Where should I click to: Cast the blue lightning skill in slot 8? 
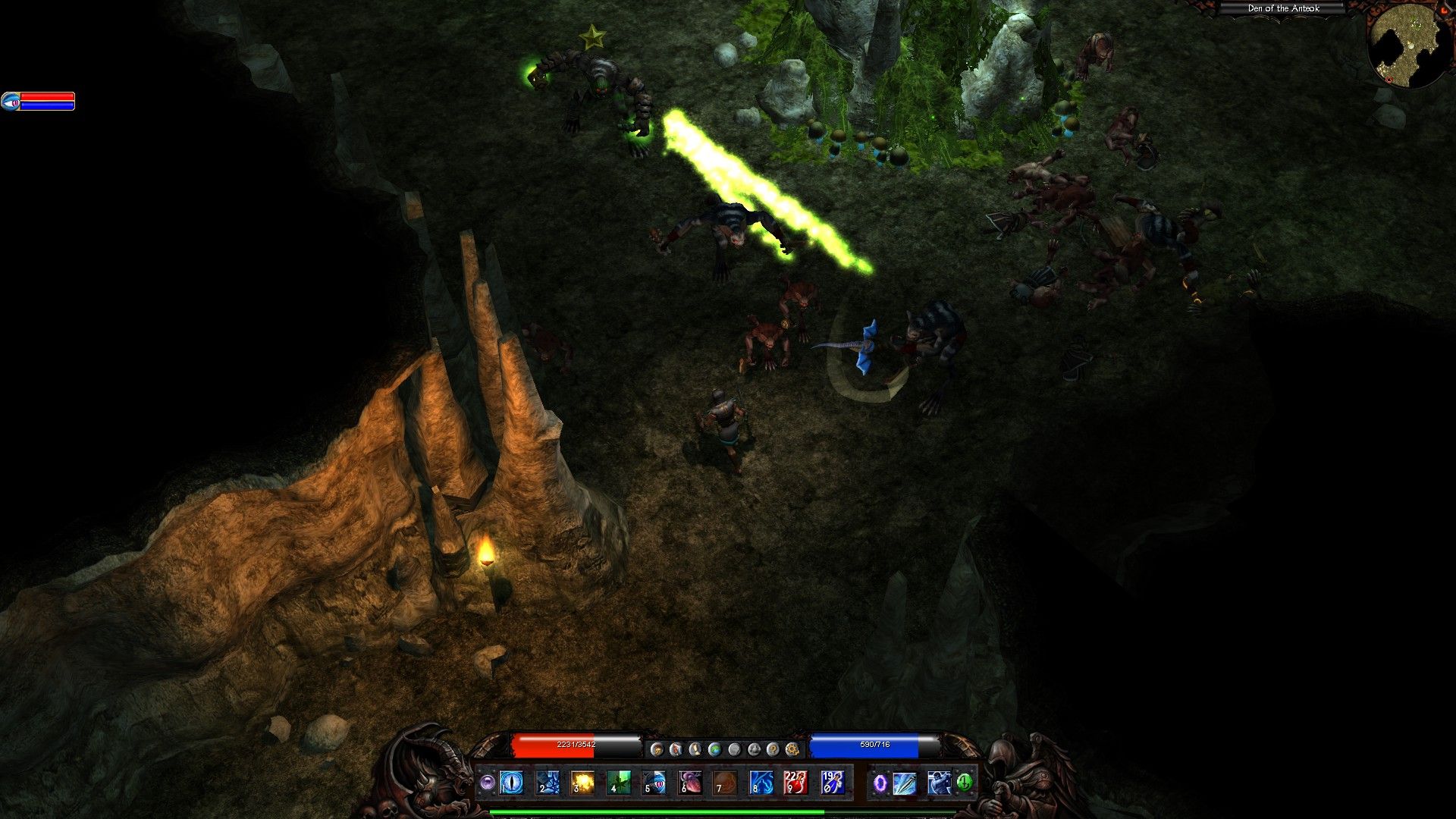pyautogui.click(x=761, y=782)
